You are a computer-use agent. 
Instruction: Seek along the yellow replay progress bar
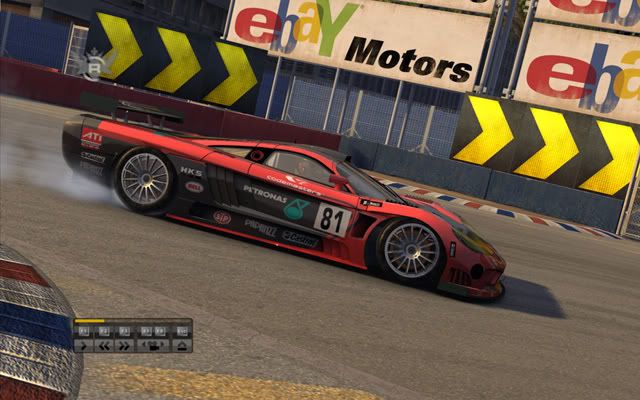(131, 322)
